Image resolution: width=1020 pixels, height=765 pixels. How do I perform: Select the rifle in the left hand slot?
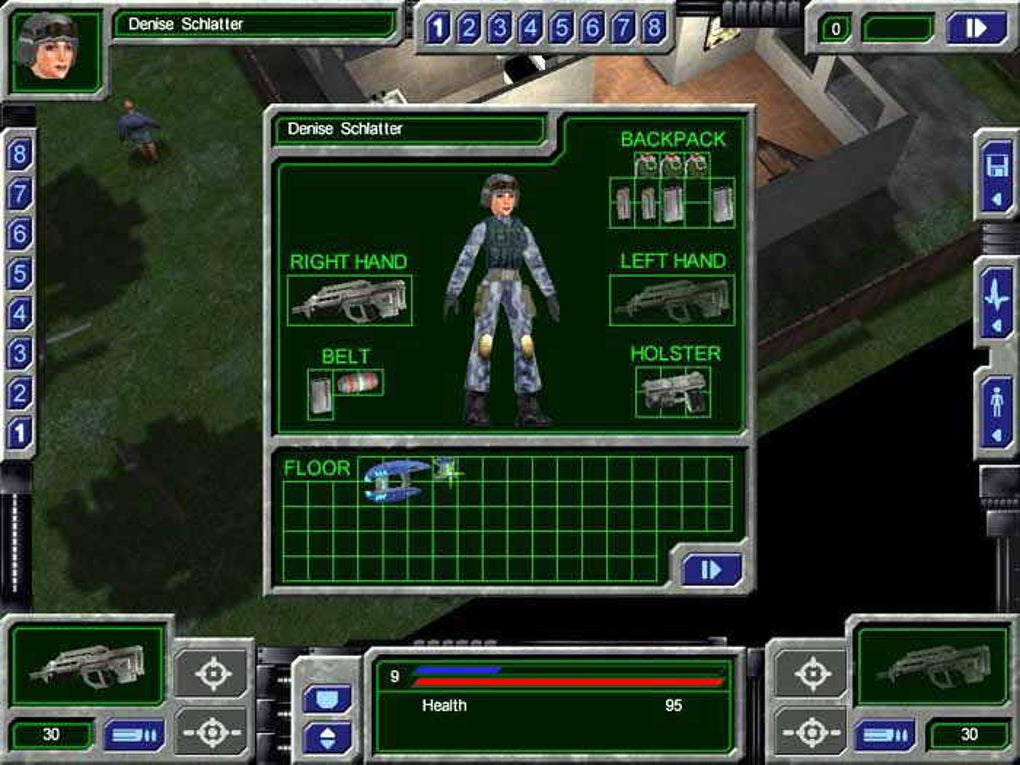tap(671, 300)
